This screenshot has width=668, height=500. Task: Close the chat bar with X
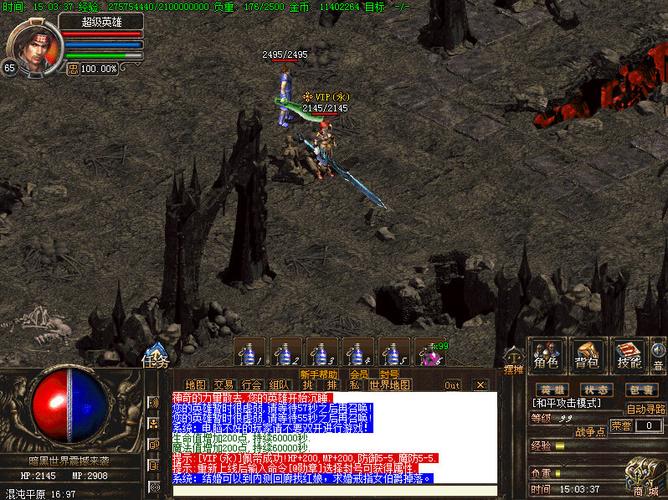(480, 384)
